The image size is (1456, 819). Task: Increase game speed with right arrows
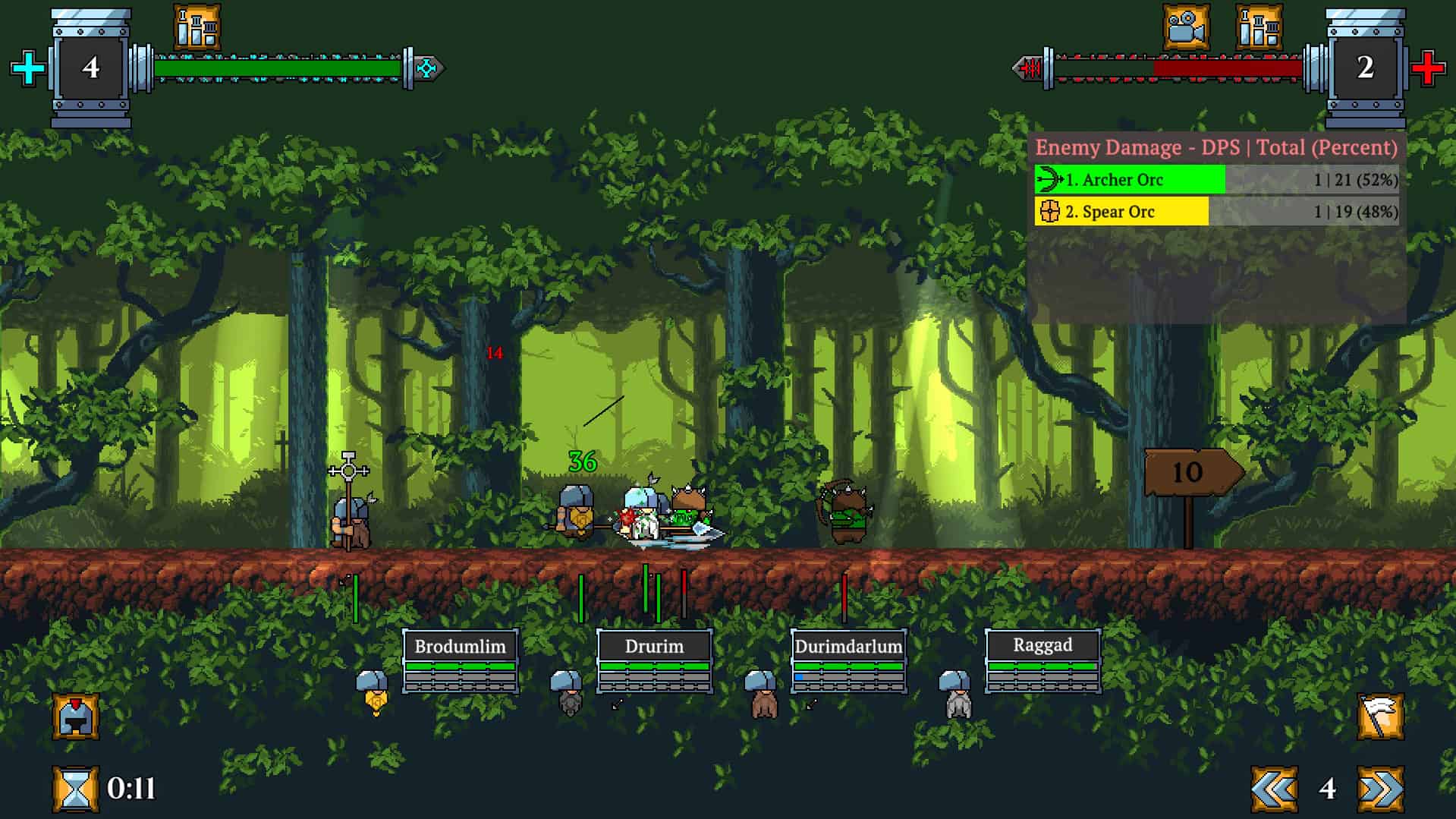click(1380, 789)
